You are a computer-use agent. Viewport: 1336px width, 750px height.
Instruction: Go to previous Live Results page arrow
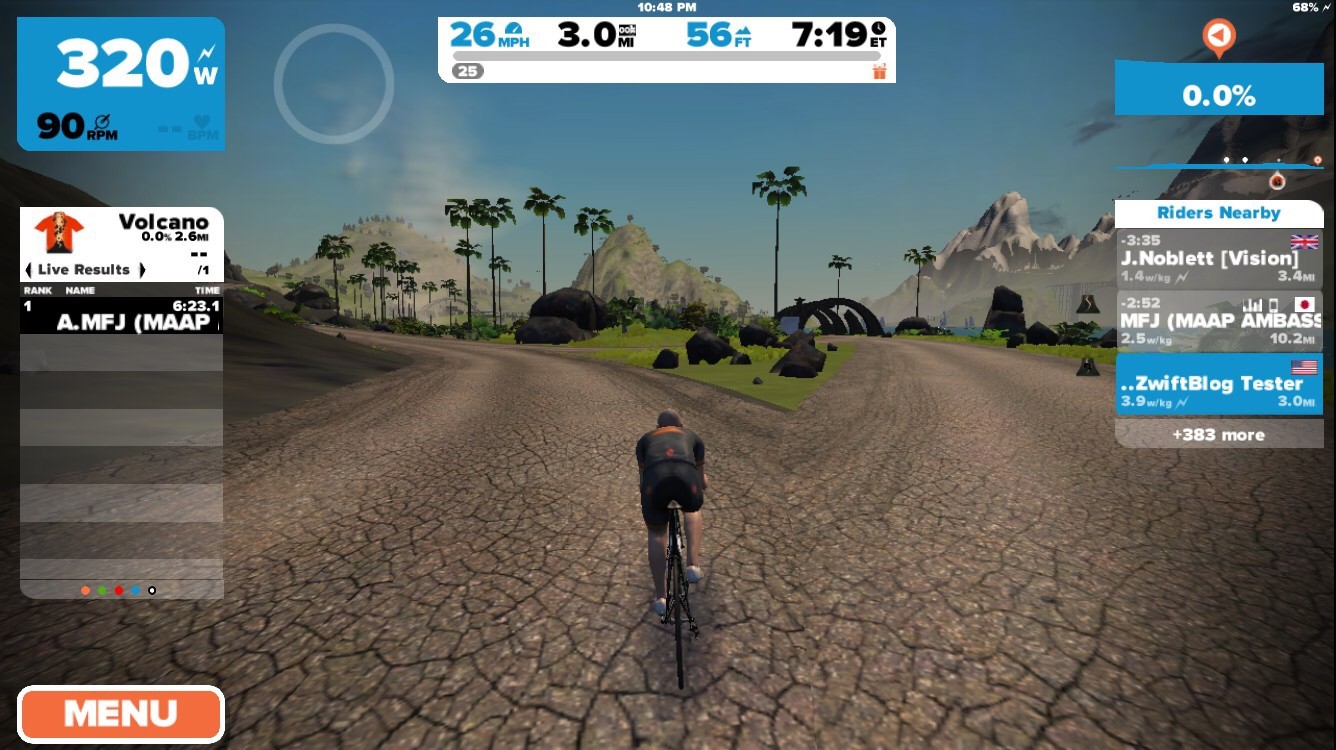click(x=29, y=270)
